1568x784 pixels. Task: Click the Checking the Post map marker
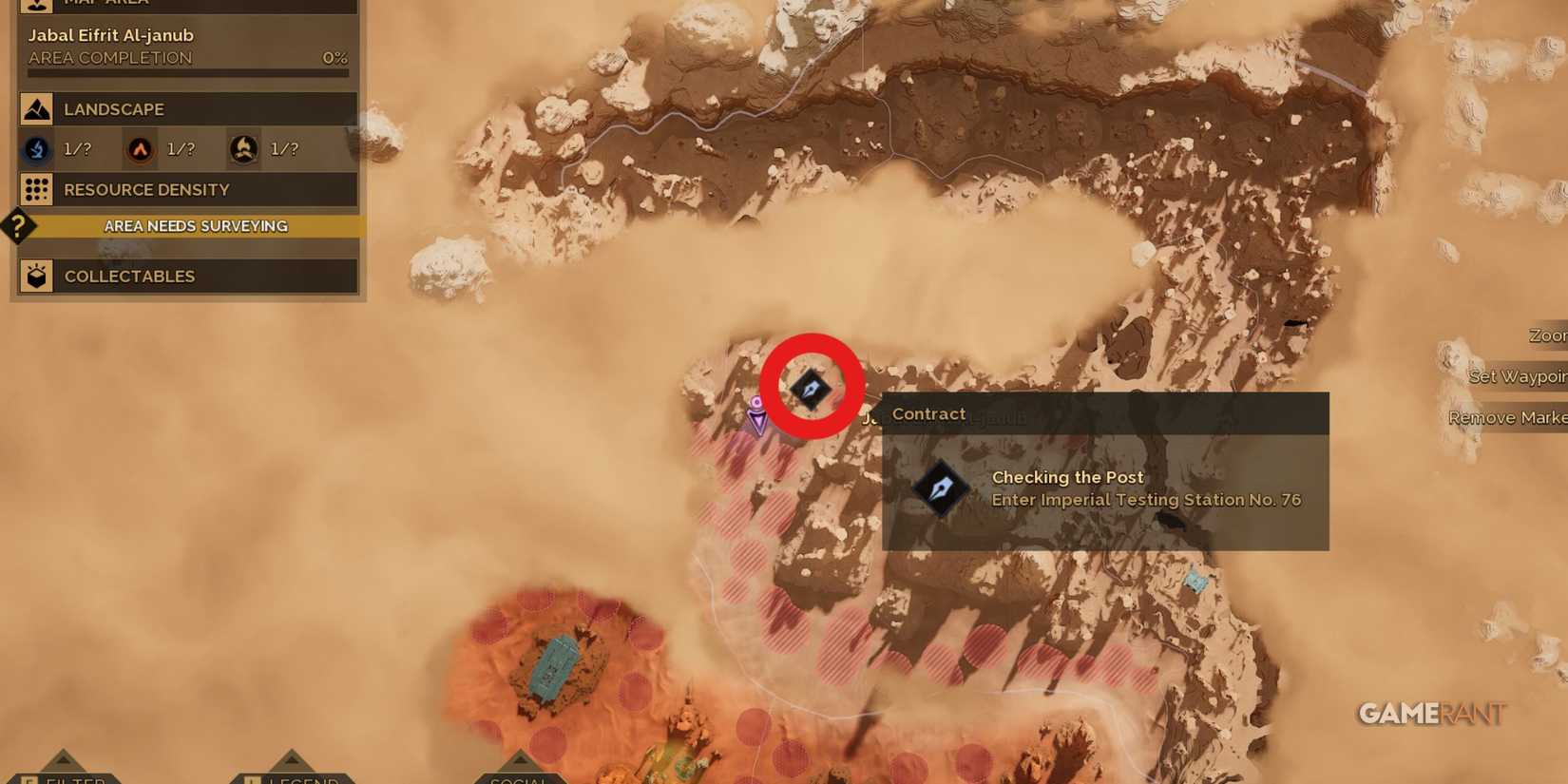(x=813, y=388)
